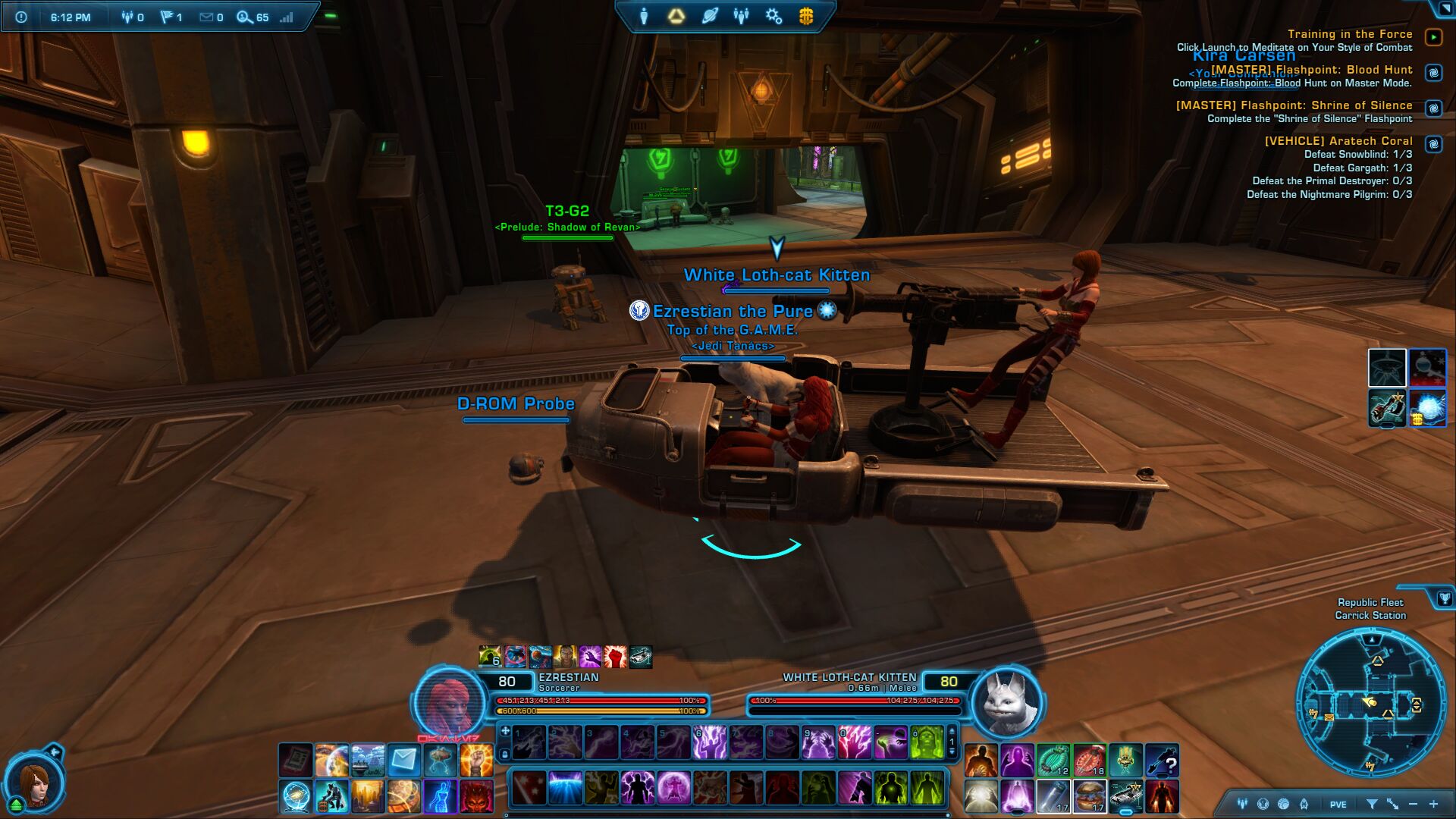This screenshot has height=819, width=1456.
Task: Open the planet navigation menu icon
Action: [x=710, y=17]
